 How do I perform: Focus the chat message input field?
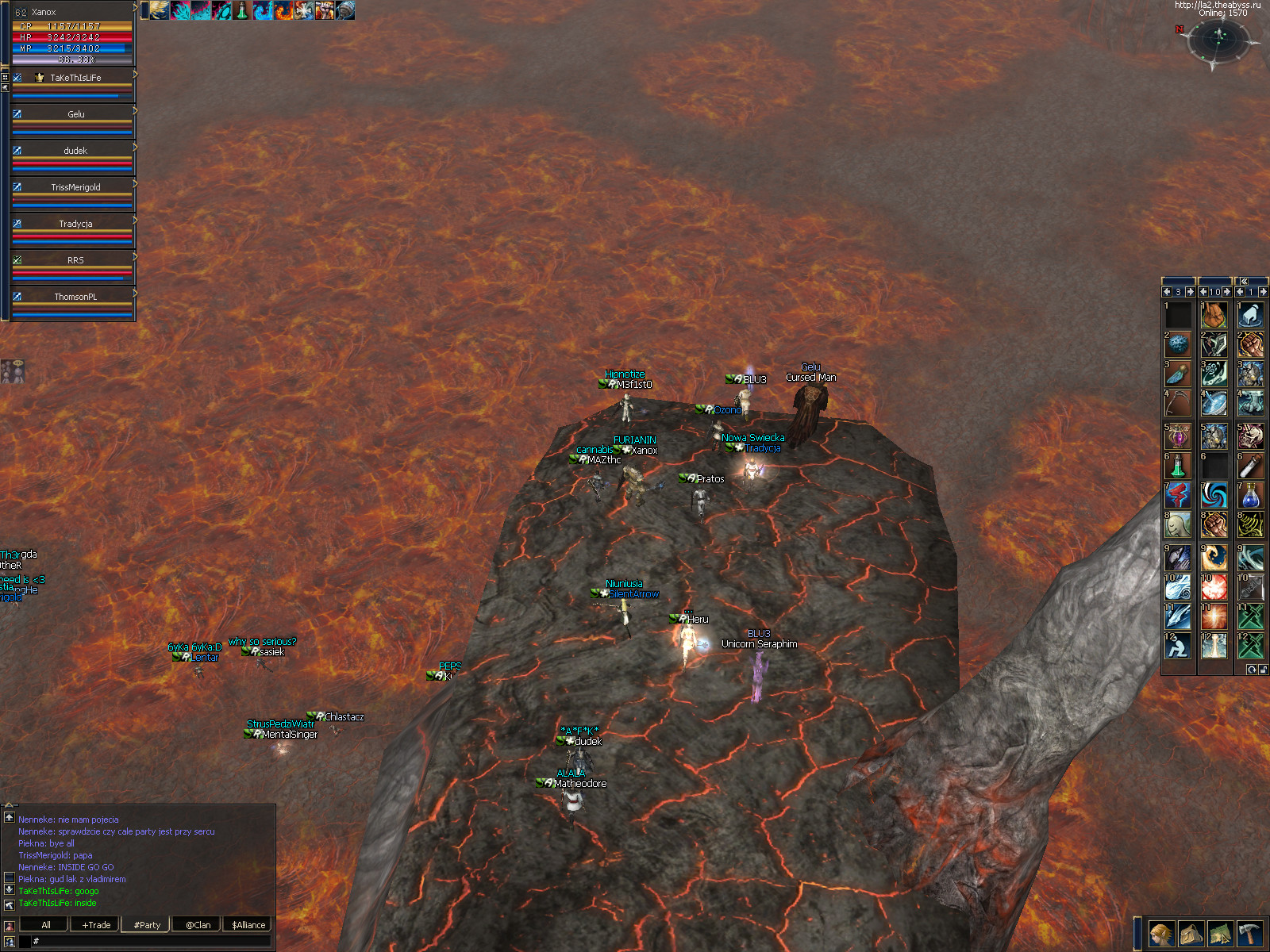[151, 941]
